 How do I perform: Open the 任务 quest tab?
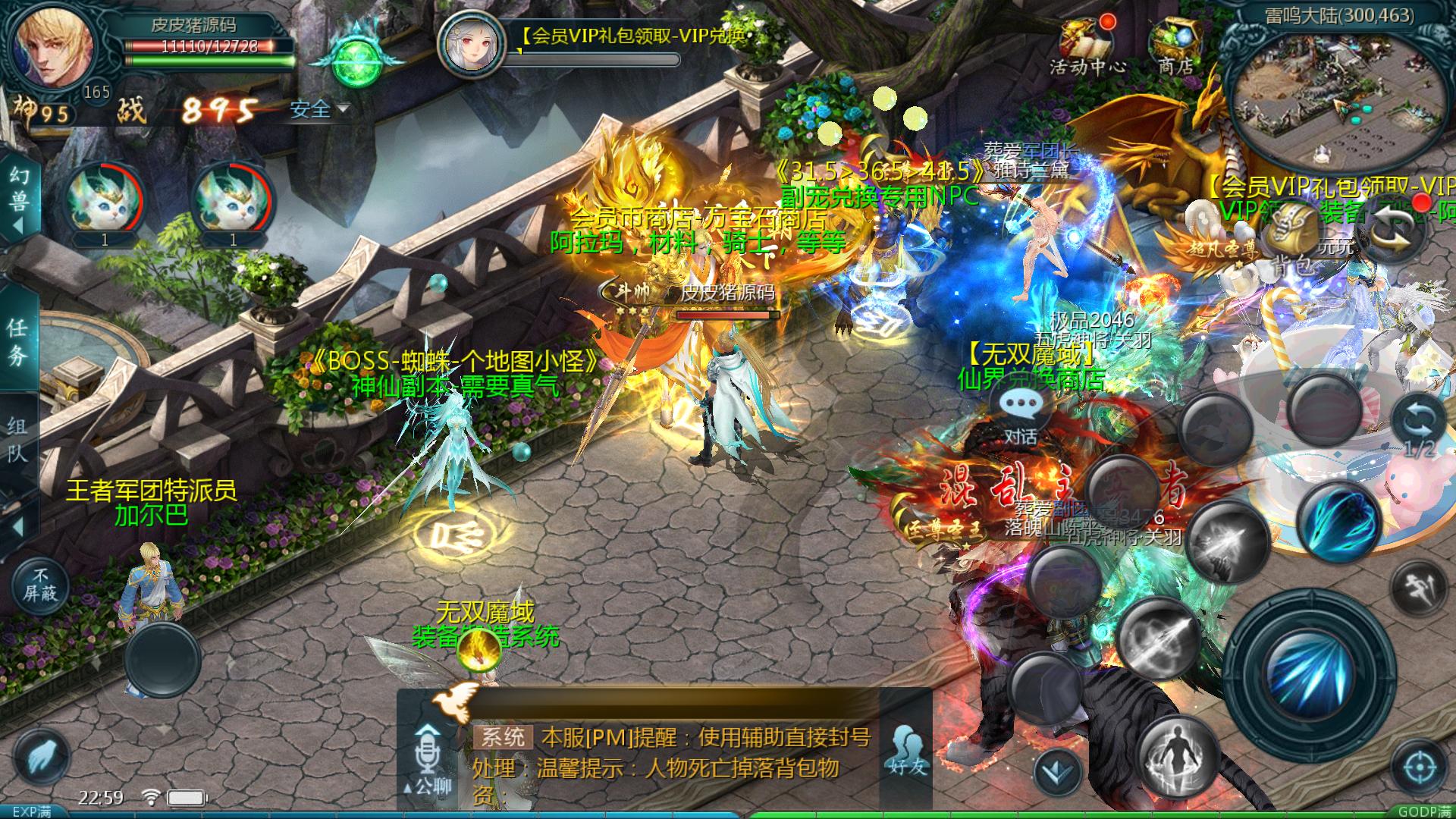(x=18, y=341)
